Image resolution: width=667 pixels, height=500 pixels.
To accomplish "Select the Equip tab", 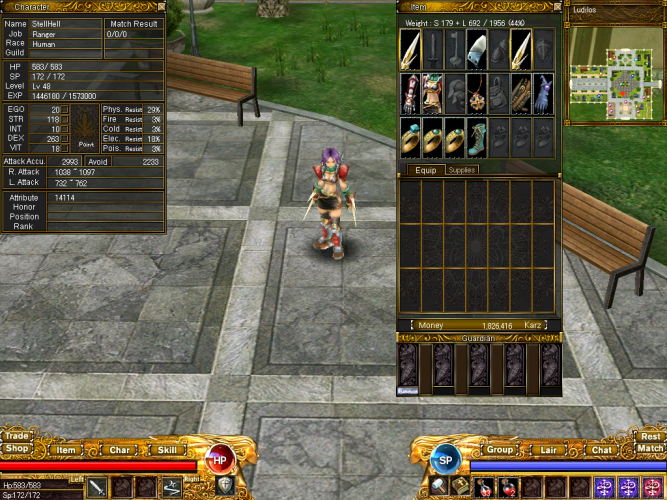I will point(426,170).
